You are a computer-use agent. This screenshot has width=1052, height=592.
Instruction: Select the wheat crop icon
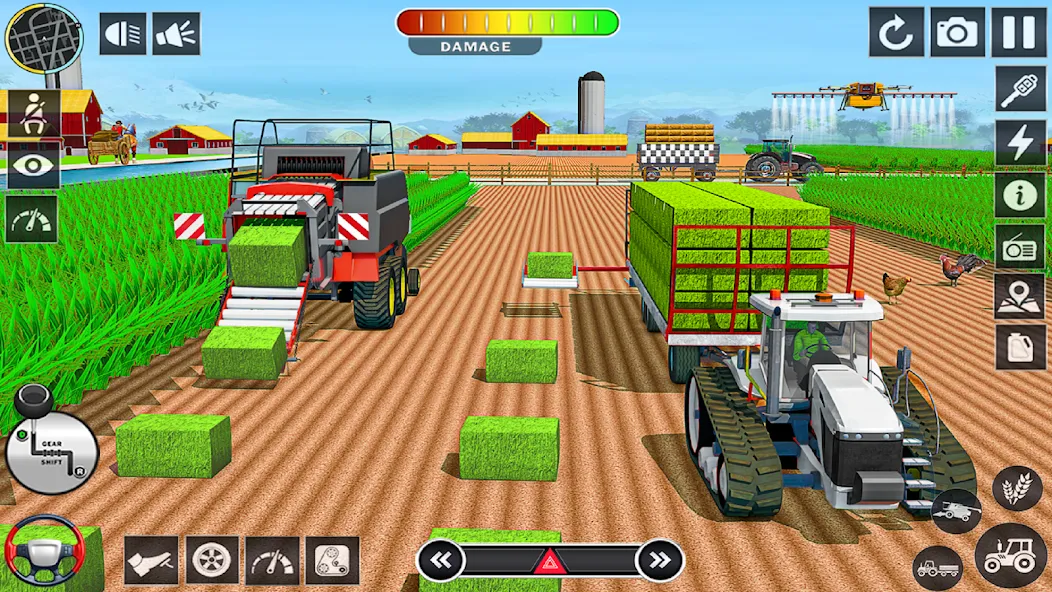click(1017, 488)
